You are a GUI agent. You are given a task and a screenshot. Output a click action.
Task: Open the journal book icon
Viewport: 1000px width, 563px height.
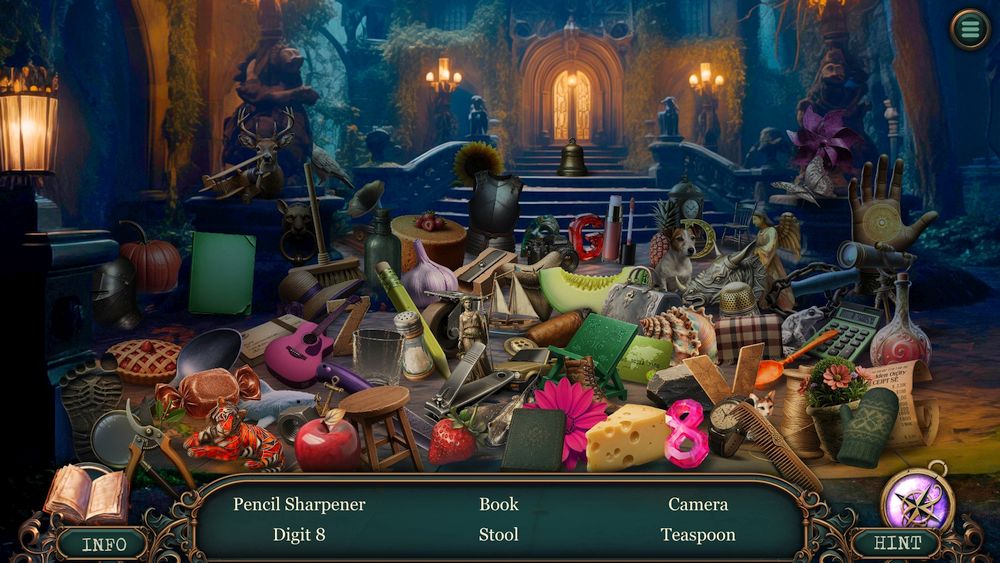tap(85, 493)
